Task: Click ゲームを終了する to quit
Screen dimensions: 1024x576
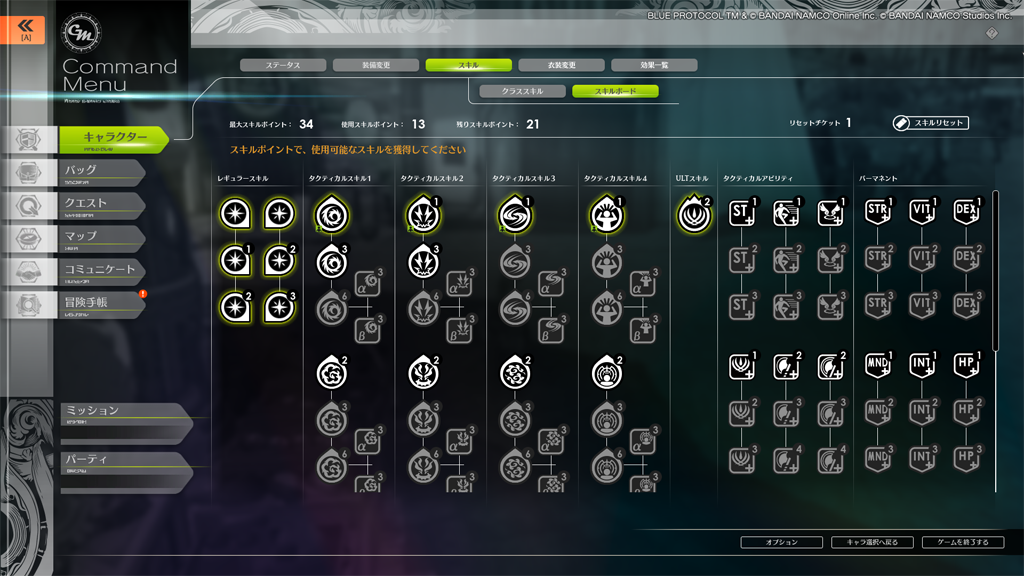Action: click(963, 542)
